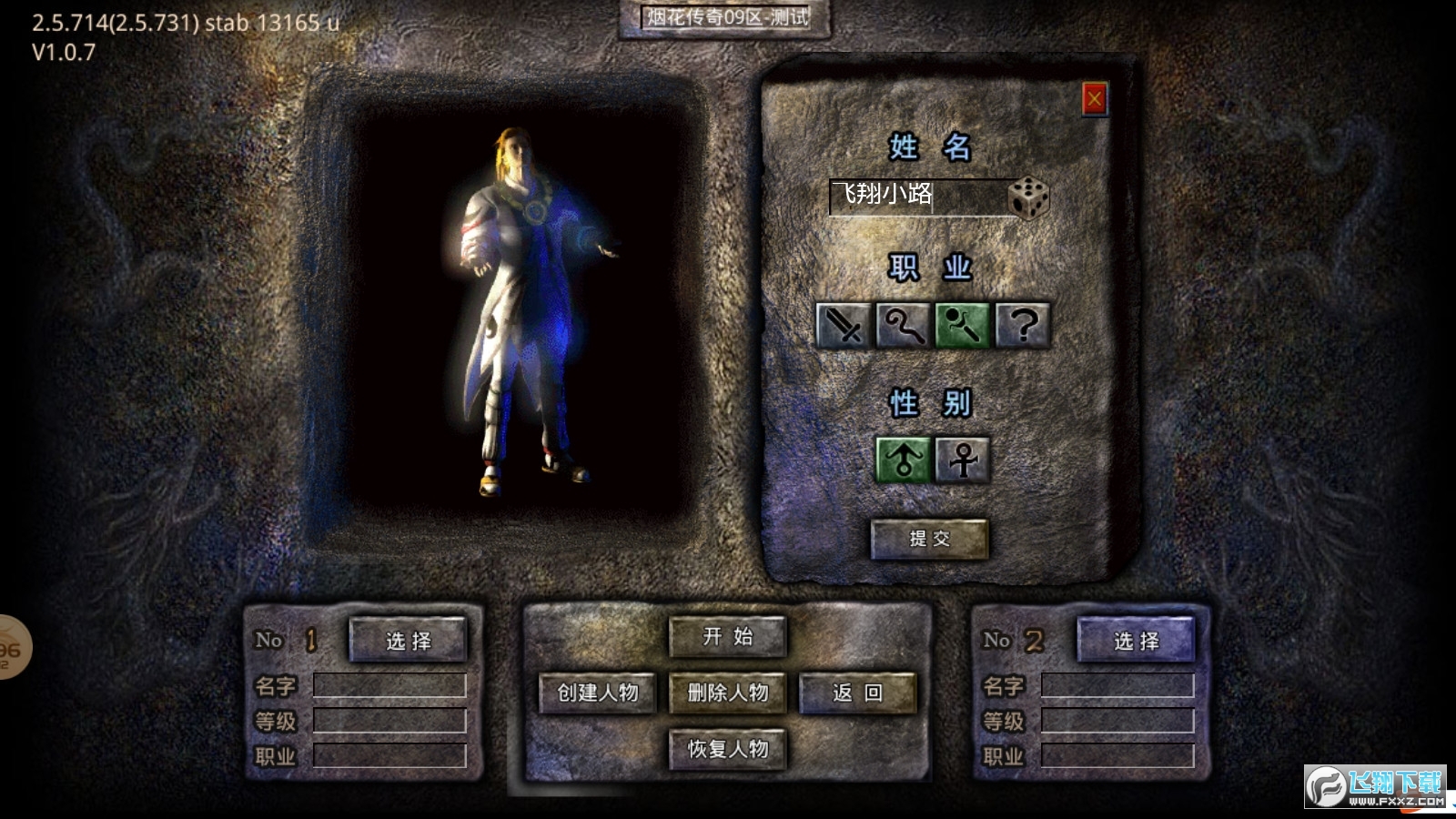This screenshot has height=819, width=1456.
Task: Restore a character with 恢复人物
Action: [727, 750]
